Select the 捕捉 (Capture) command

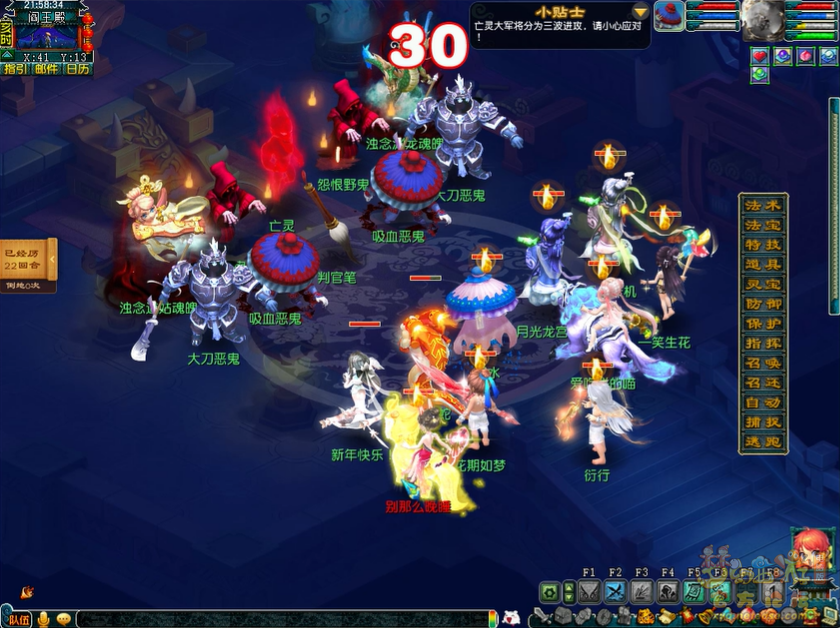click(x=764, y=422)
